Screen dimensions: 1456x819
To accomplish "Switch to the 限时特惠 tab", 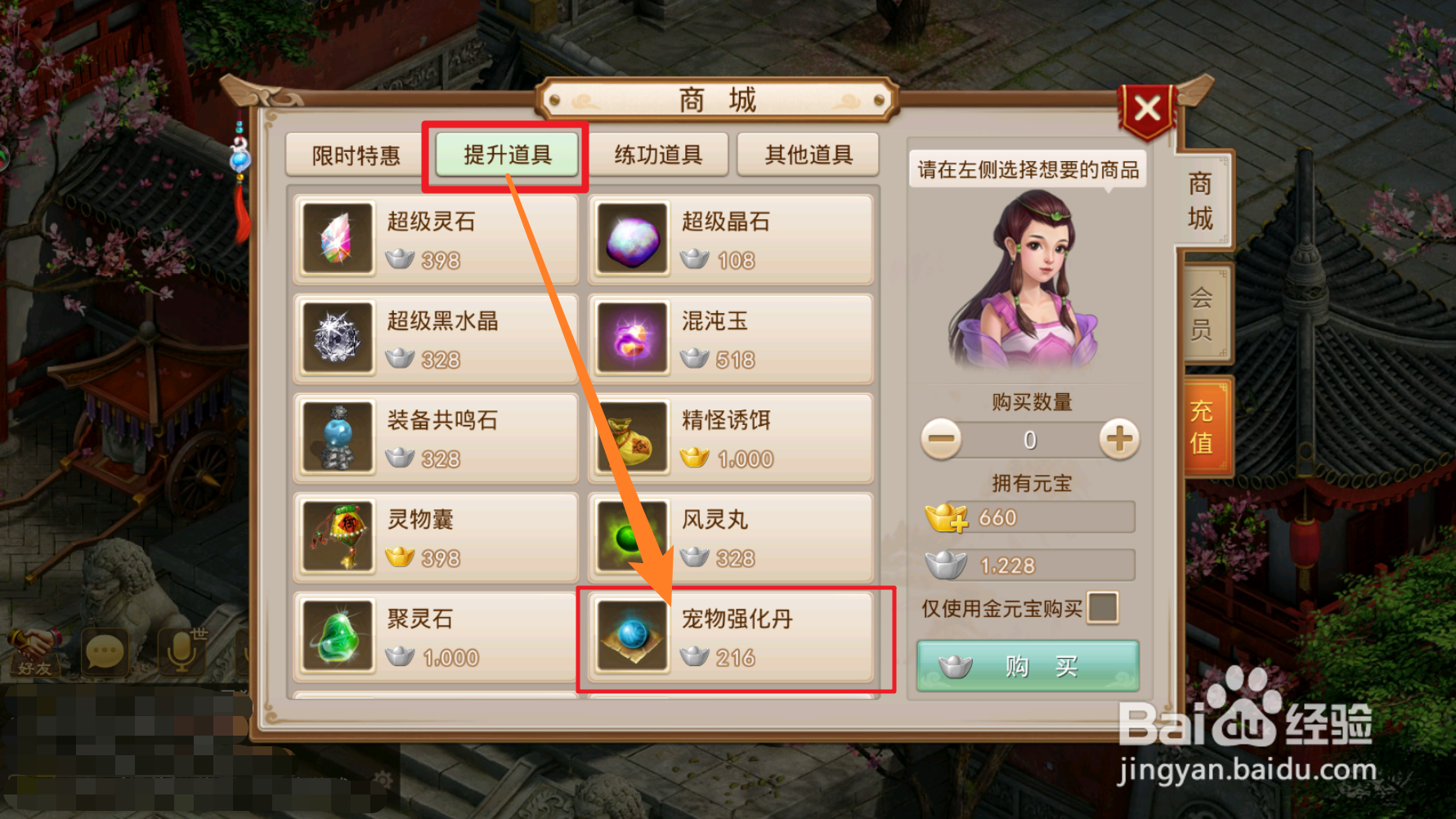I will tap(353, 154).
